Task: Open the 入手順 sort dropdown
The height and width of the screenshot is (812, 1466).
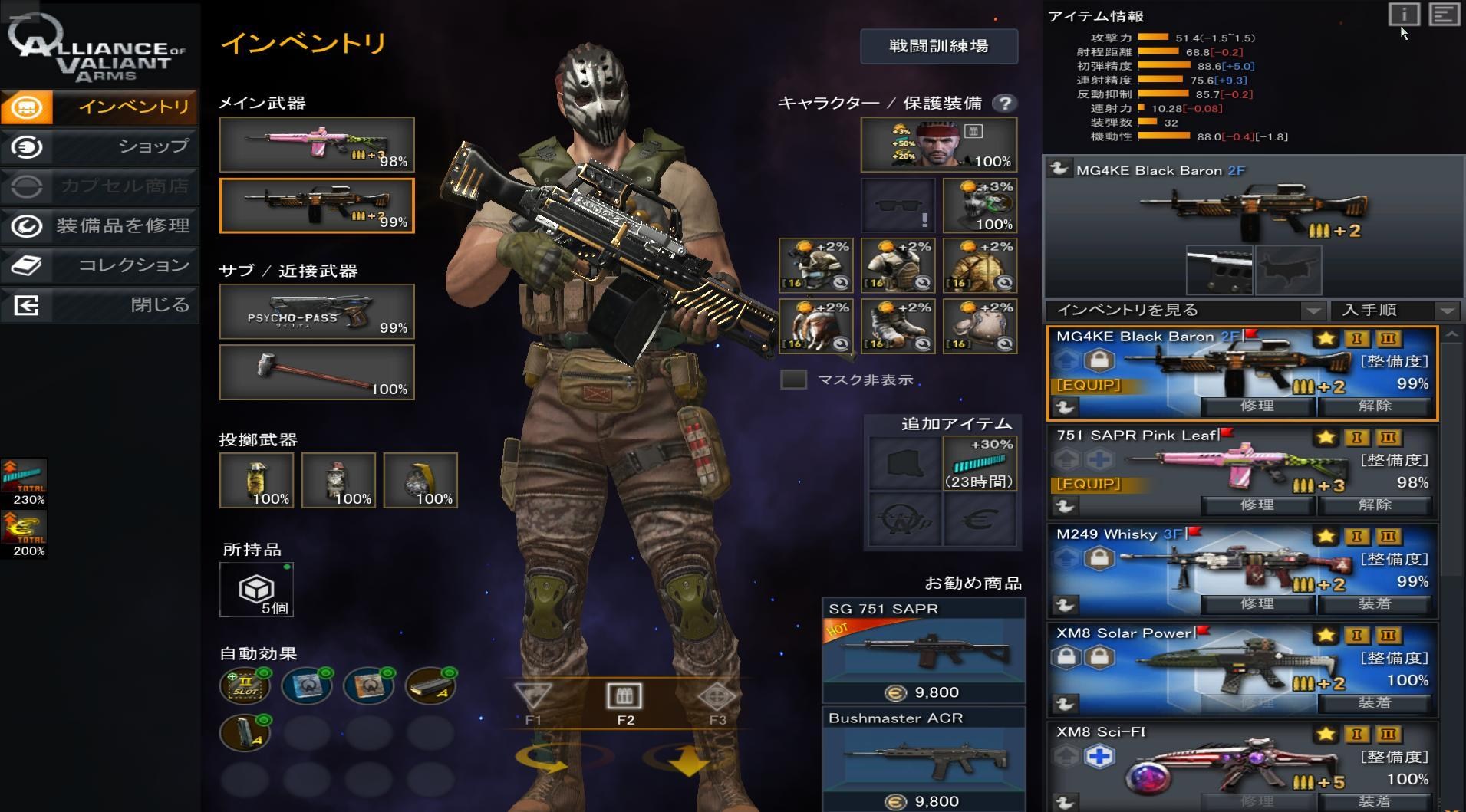Action: pyautogui.click(x=1396, y=311)
